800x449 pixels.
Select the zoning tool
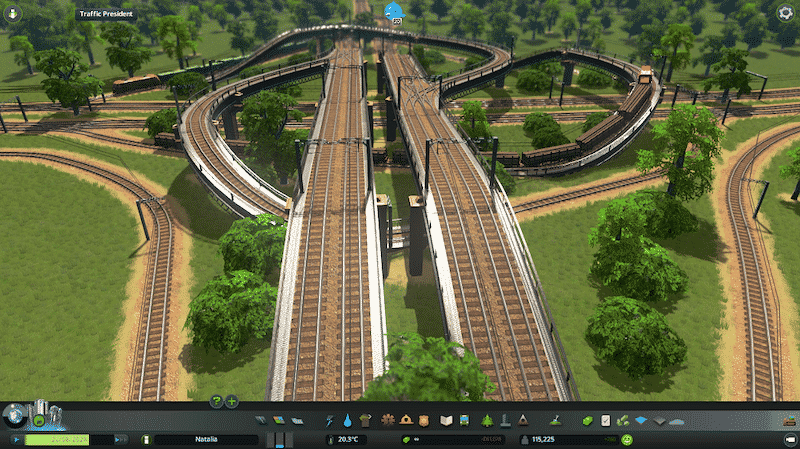(279, 420)
